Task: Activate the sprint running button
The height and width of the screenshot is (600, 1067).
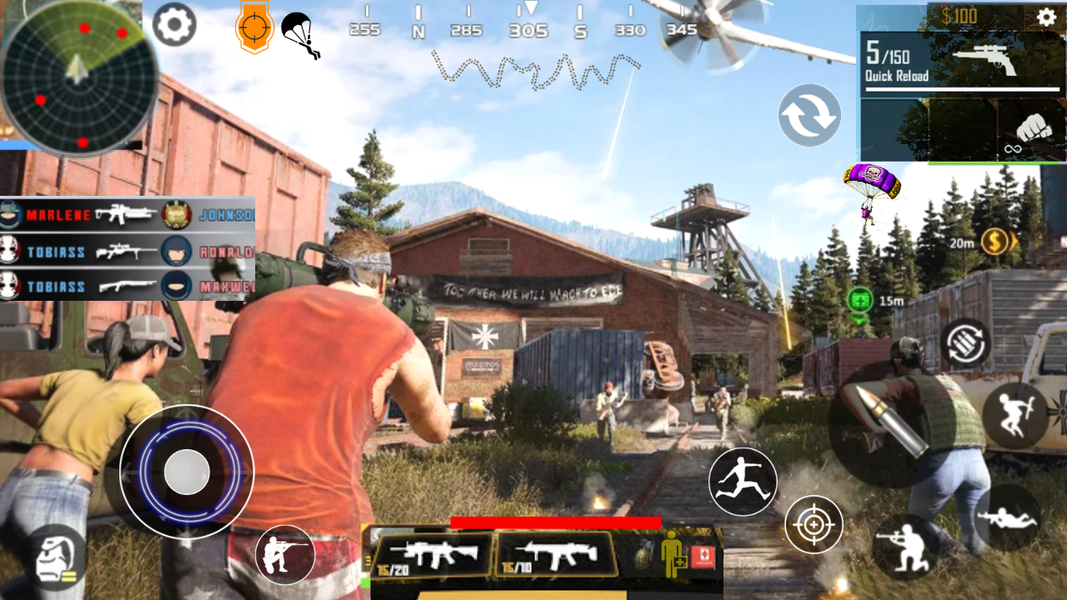Action: [743, 482]
